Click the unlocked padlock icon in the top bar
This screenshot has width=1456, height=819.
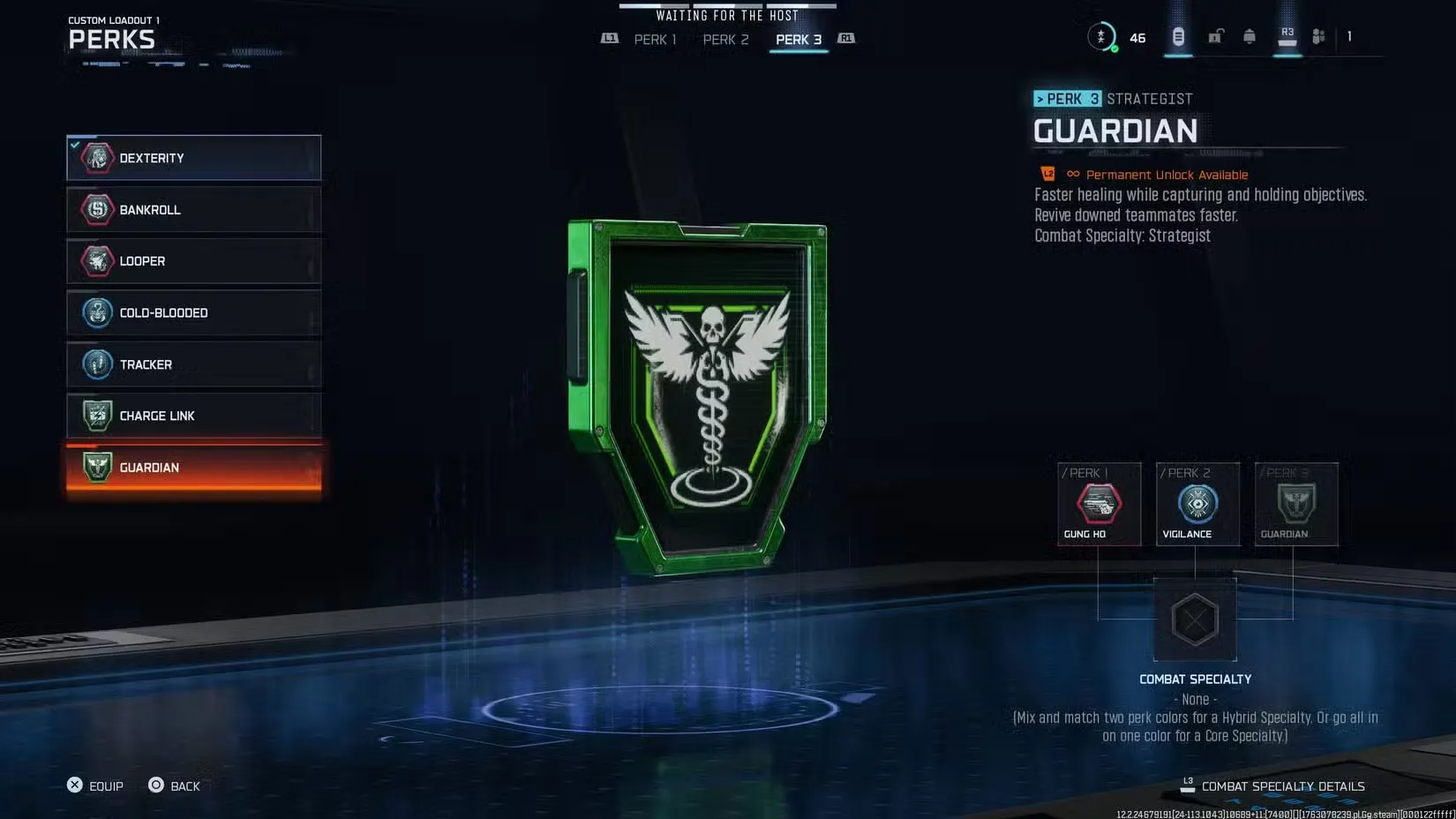tap(1214, 36)
